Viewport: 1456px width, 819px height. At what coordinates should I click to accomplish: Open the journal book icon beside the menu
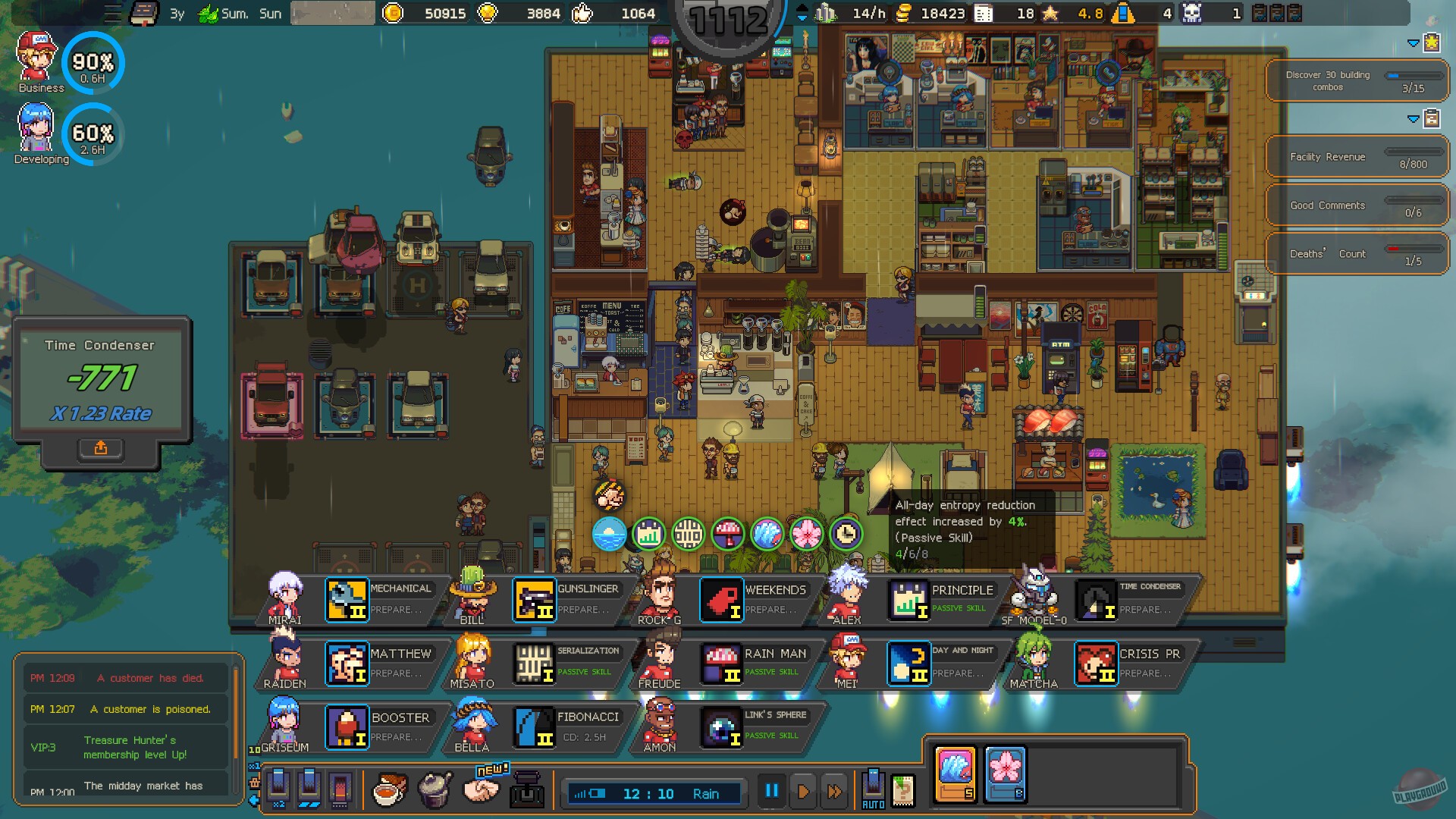[143, 11]
